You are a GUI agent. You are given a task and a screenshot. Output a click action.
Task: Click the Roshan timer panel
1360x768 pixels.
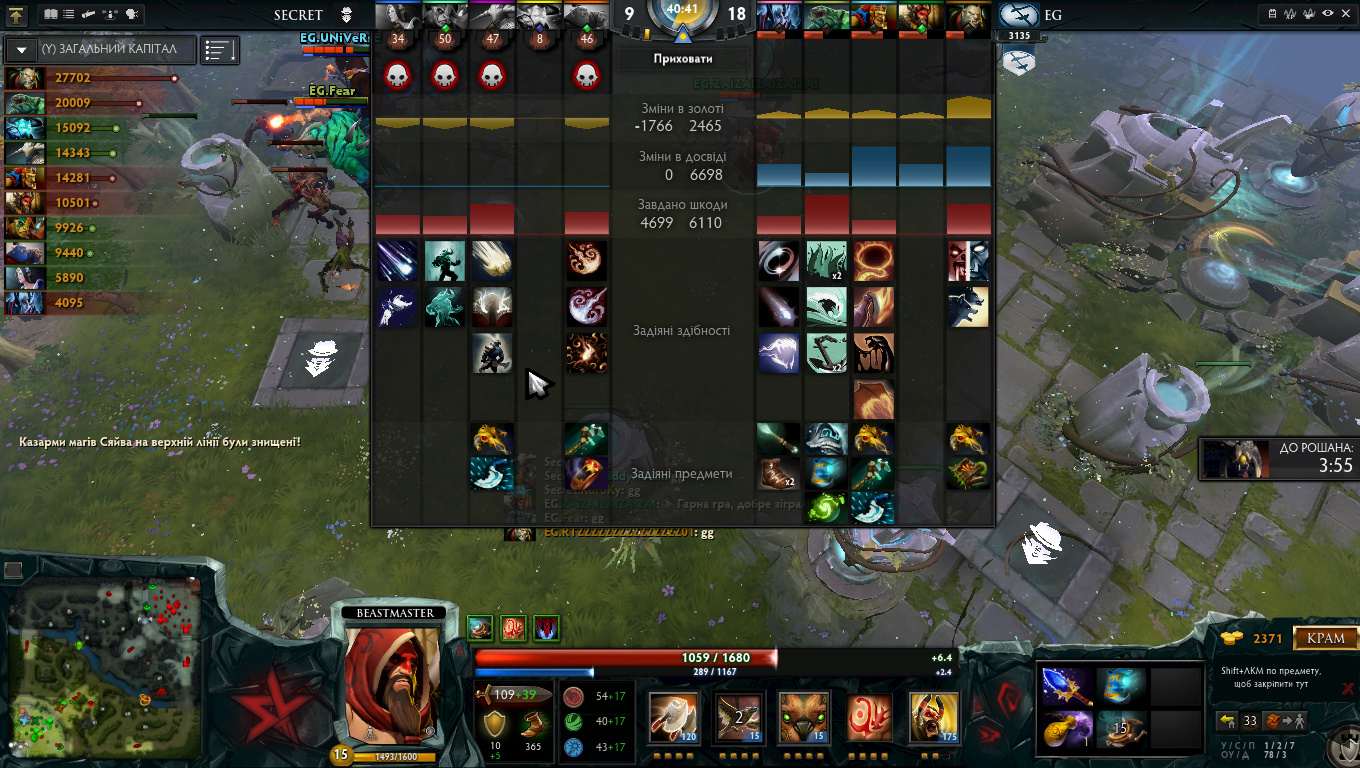click(1277, 458)
